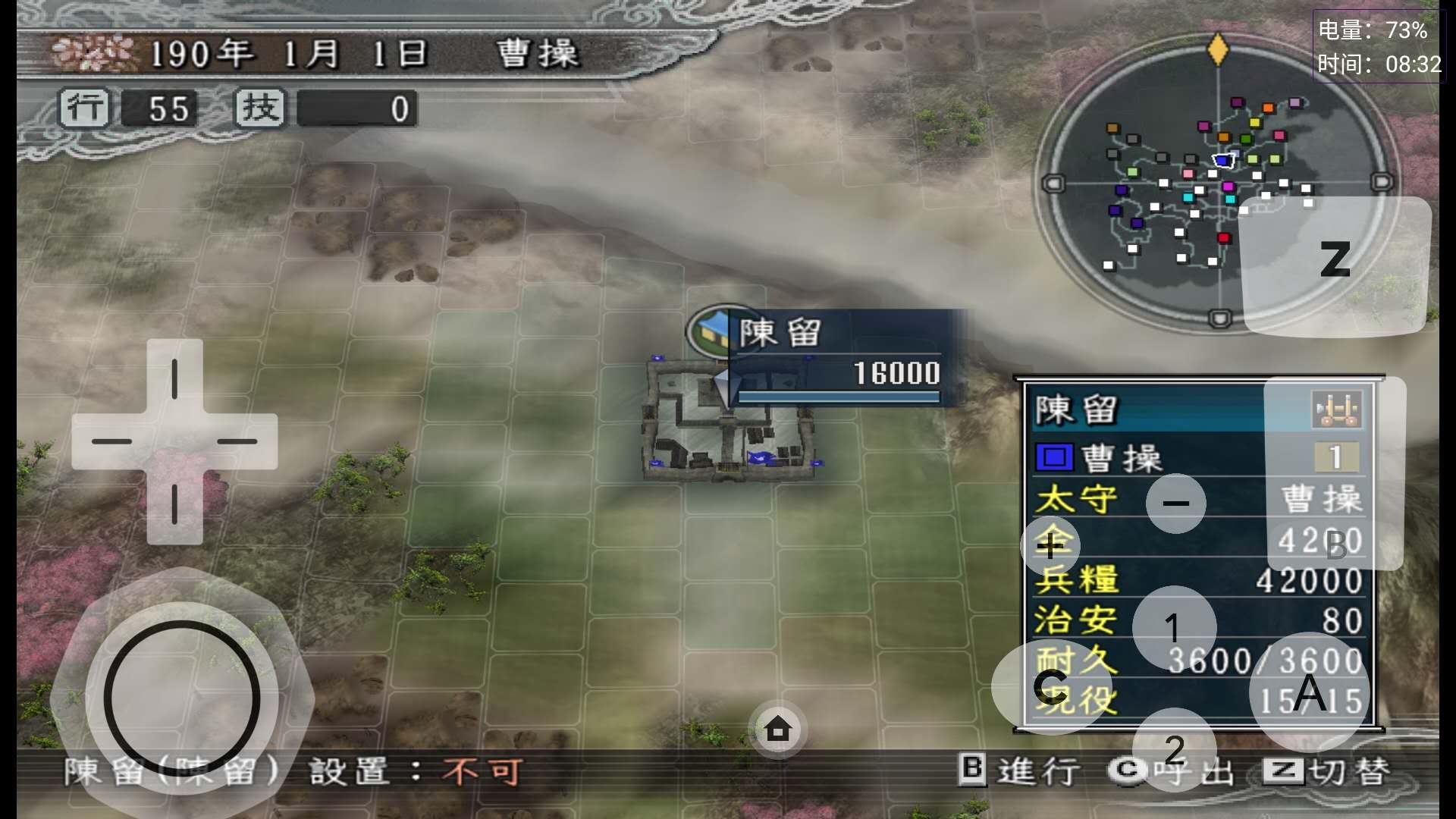Tap the turbo button labeled 2
The height and width of the screenshot is (819, 1456).
1175,752
